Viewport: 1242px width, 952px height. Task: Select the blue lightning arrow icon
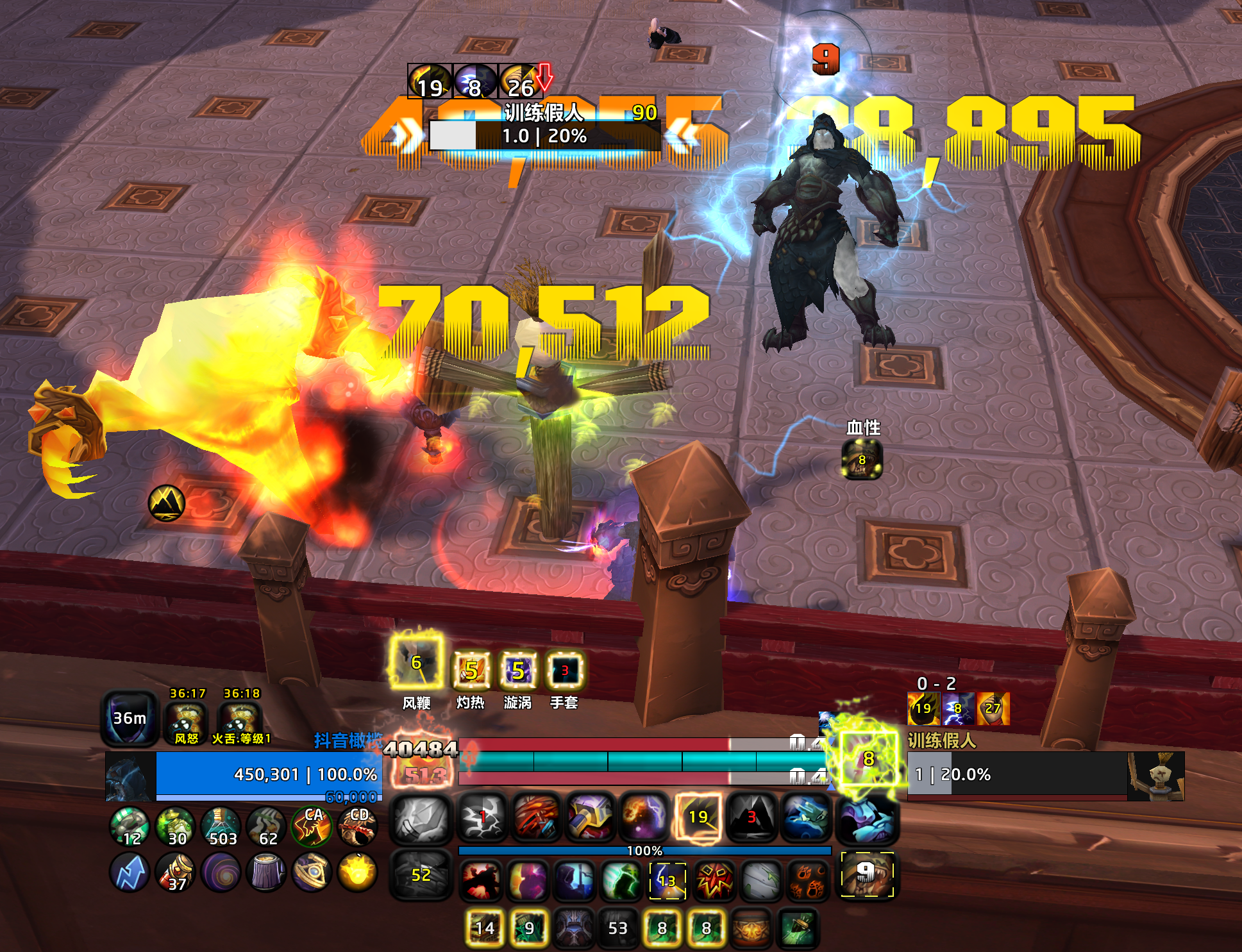click(x=130, y=873)
